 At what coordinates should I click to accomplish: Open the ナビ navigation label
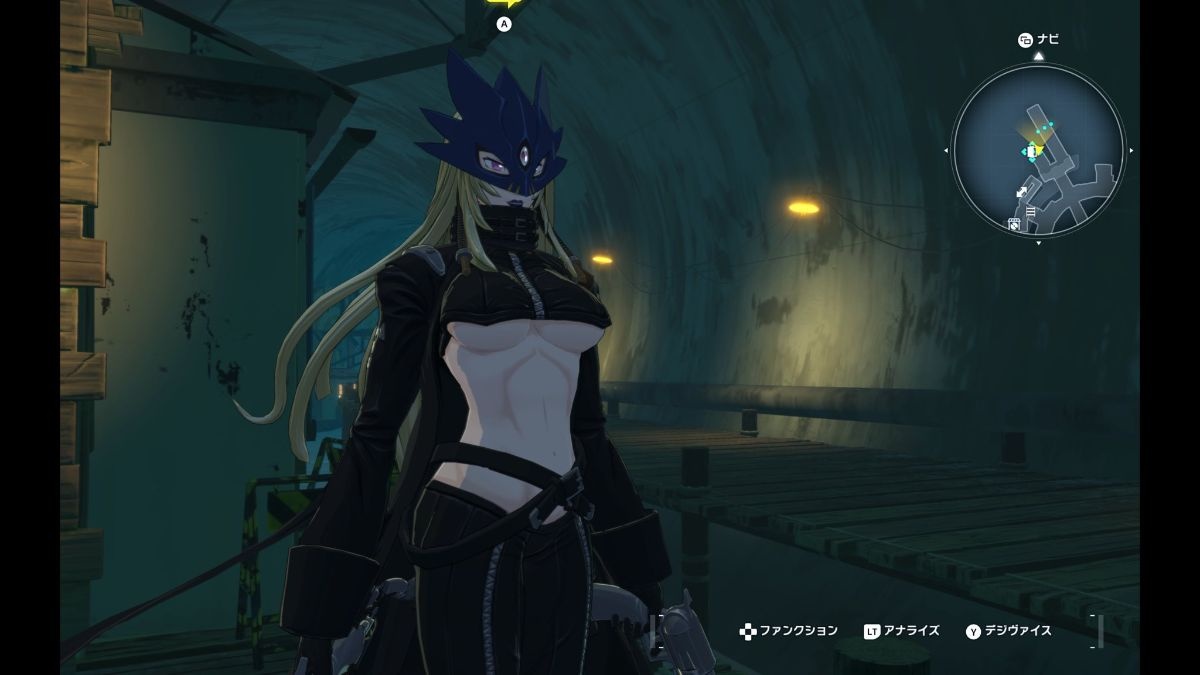tap(1038, 40)
